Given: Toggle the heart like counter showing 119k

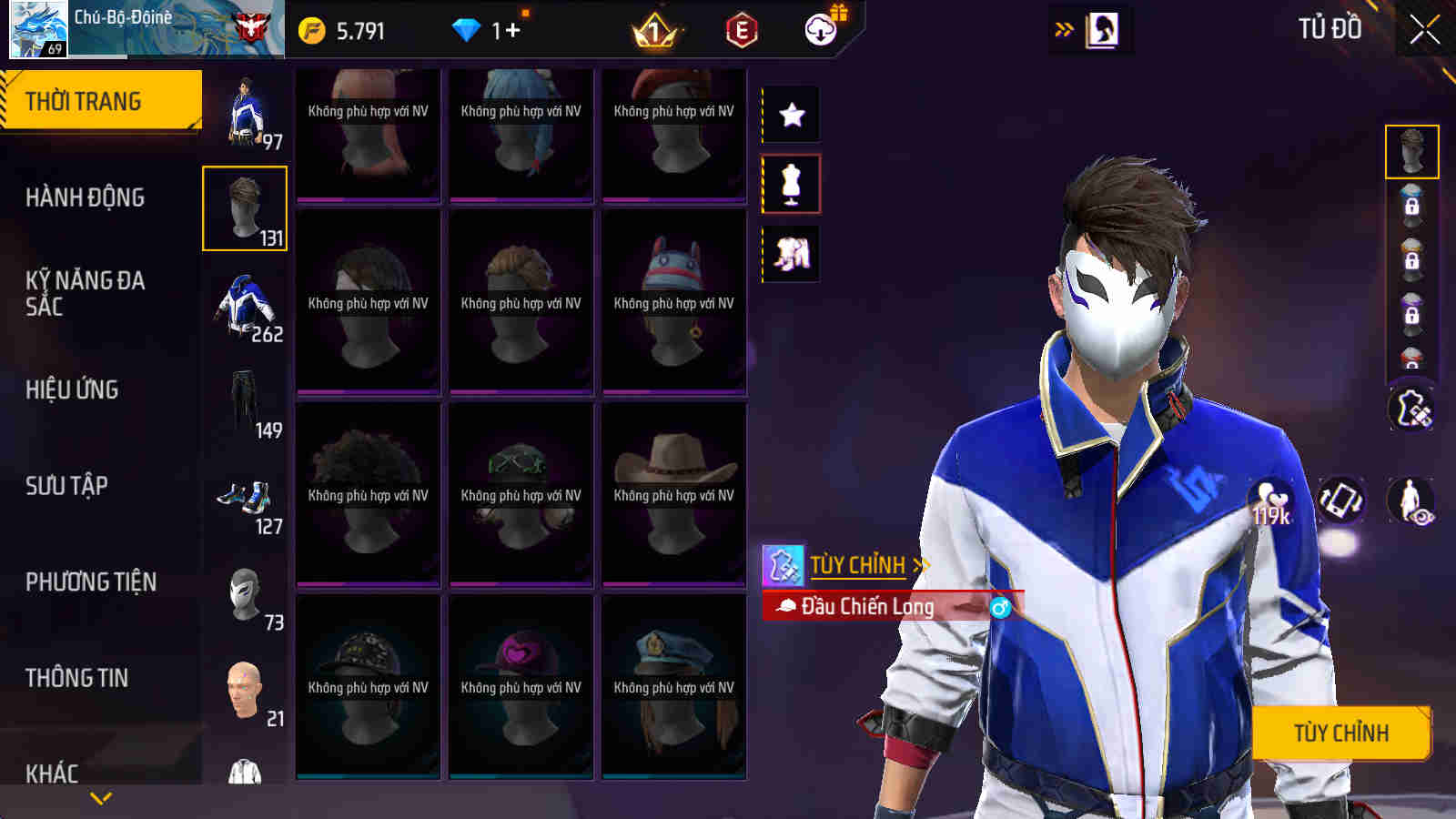Looking at the screenshot, I should click(1273, 500).
